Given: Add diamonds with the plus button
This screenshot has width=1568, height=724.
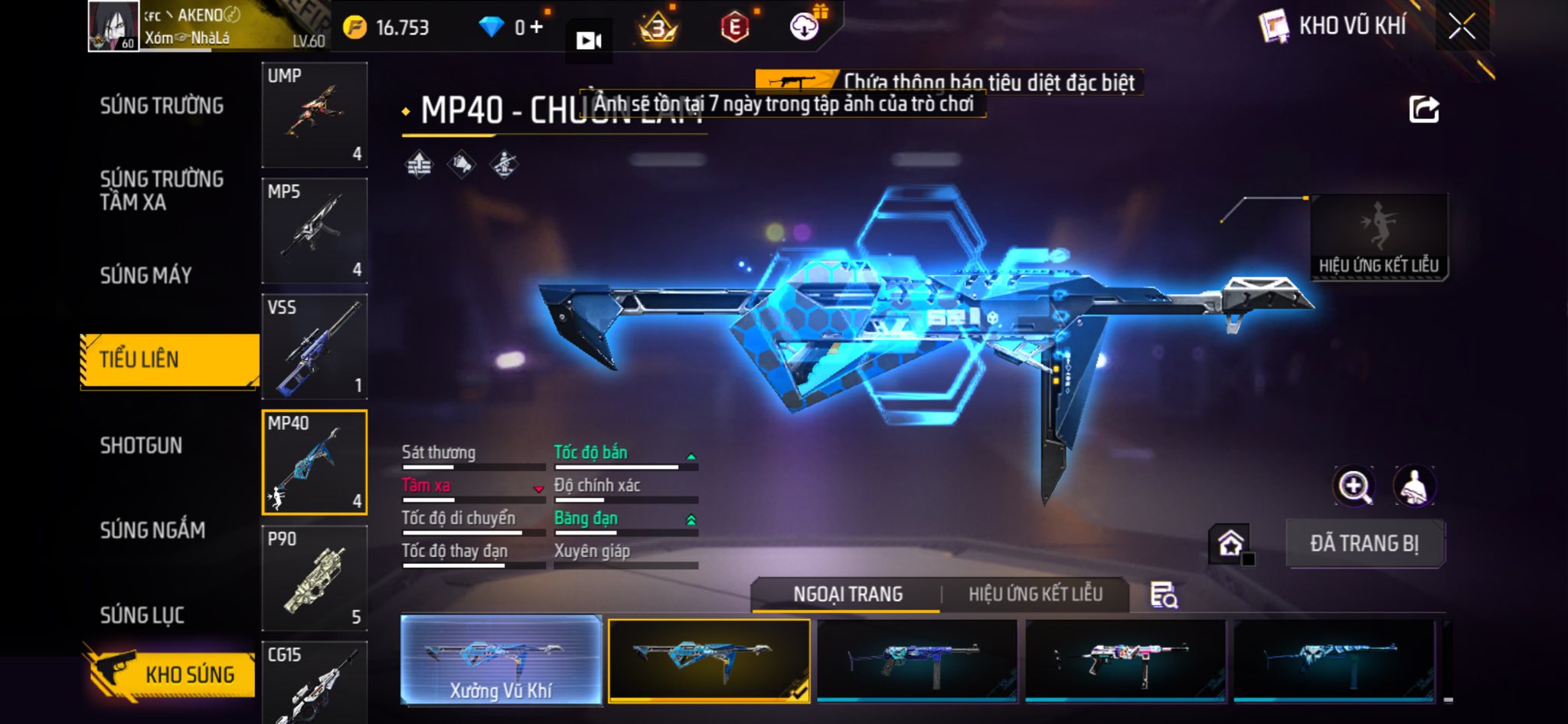Looking at the screenshot, I should tap(537, 28).
